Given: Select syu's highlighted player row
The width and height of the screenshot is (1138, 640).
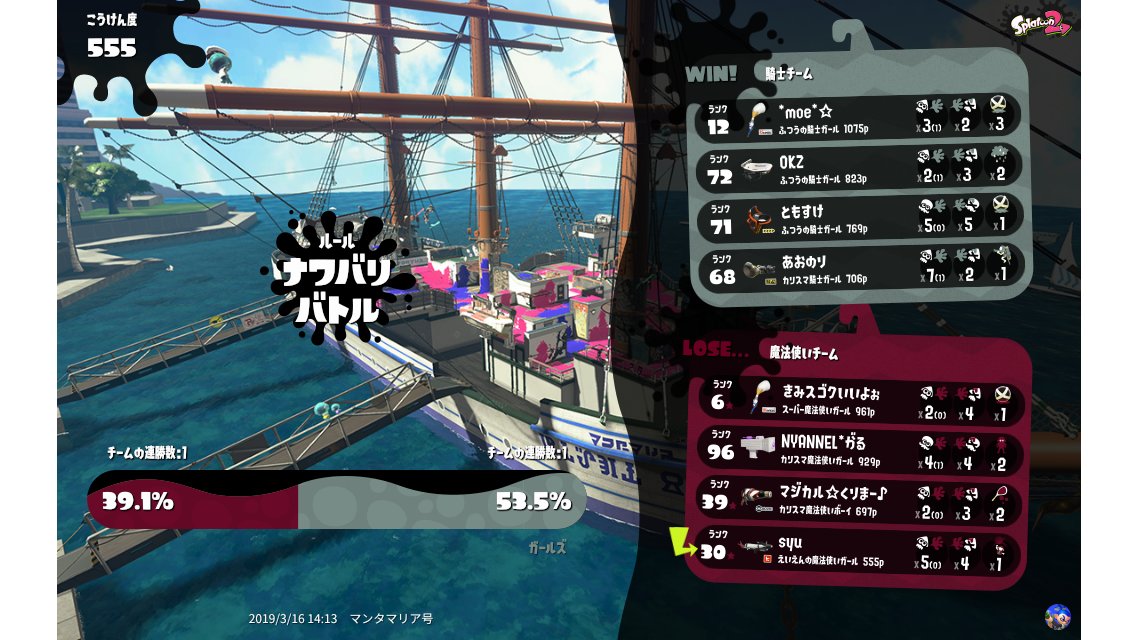Looking at the screenshot, I should (x=858, y=551).
